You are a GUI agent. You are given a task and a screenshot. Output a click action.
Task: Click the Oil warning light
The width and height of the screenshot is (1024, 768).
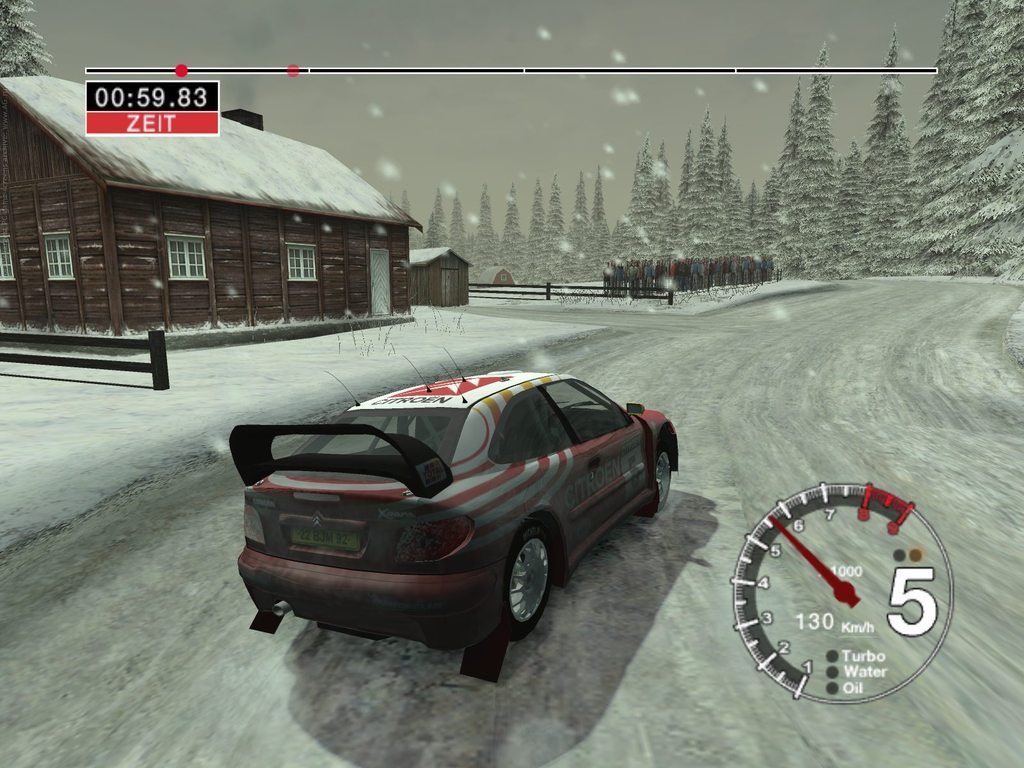pos(832,688)
